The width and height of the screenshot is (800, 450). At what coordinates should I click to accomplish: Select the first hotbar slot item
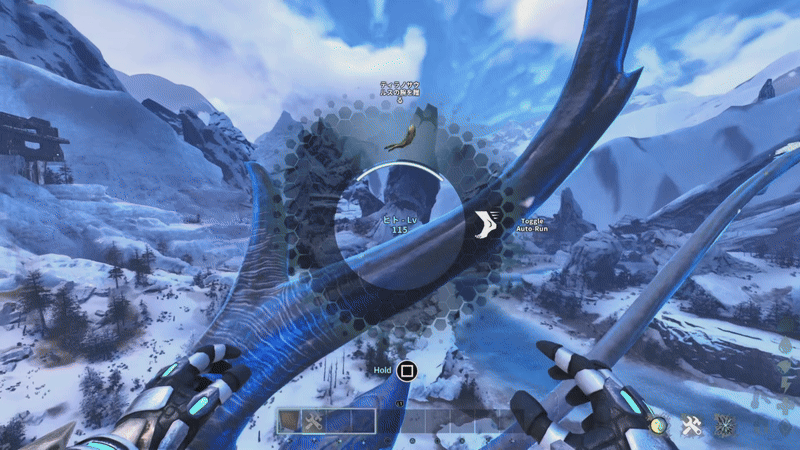289,421
